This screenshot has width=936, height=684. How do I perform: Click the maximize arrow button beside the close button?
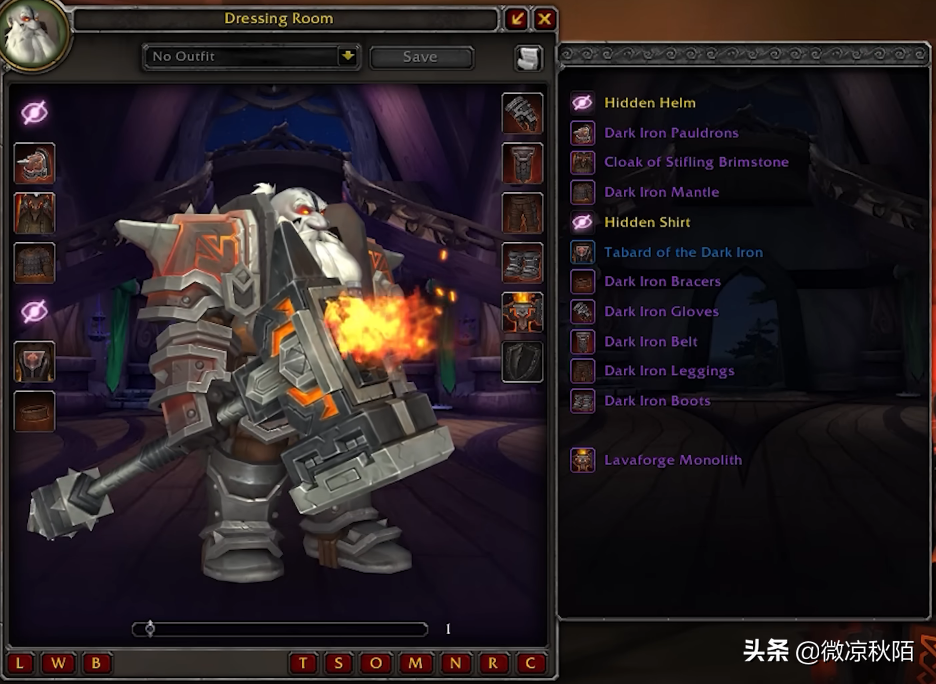pos(516,19)
